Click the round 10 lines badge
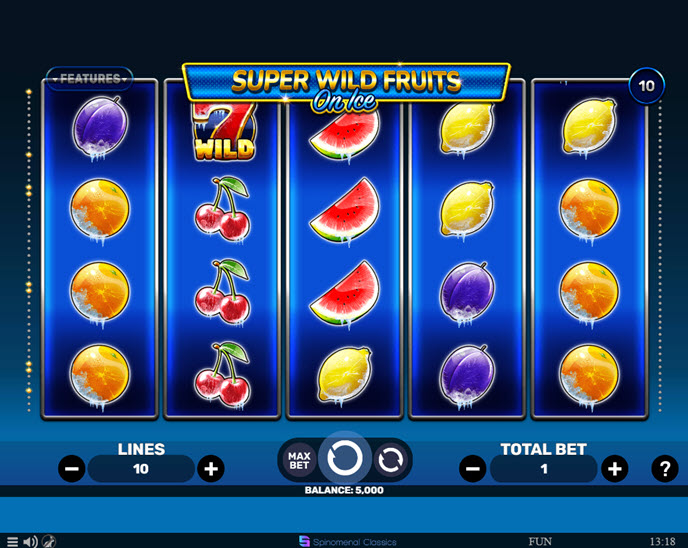This screenshot has height=548, width=688. pos(646,86)
